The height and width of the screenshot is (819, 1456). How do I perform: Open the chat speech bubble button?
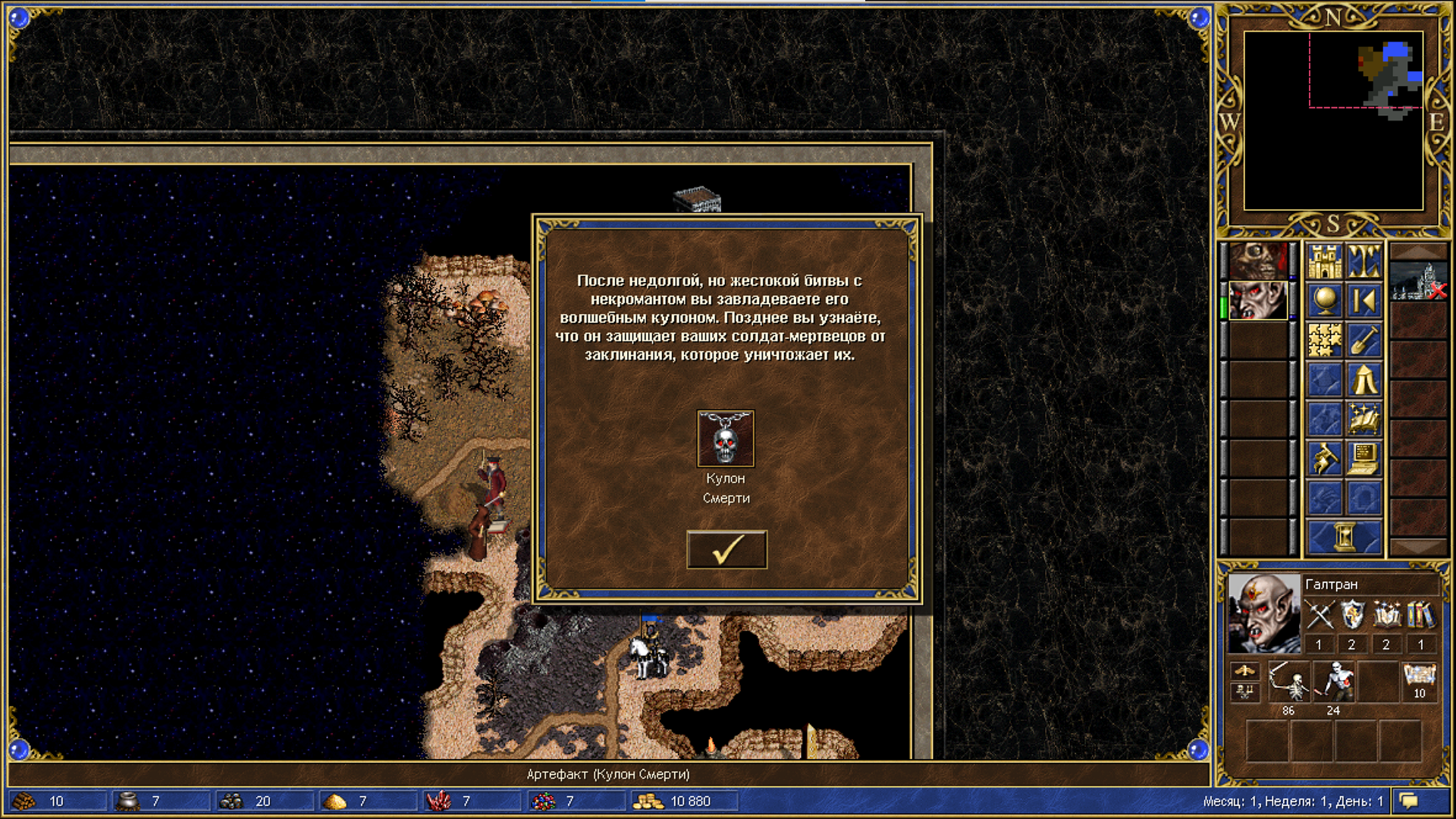pos(1409,801)
